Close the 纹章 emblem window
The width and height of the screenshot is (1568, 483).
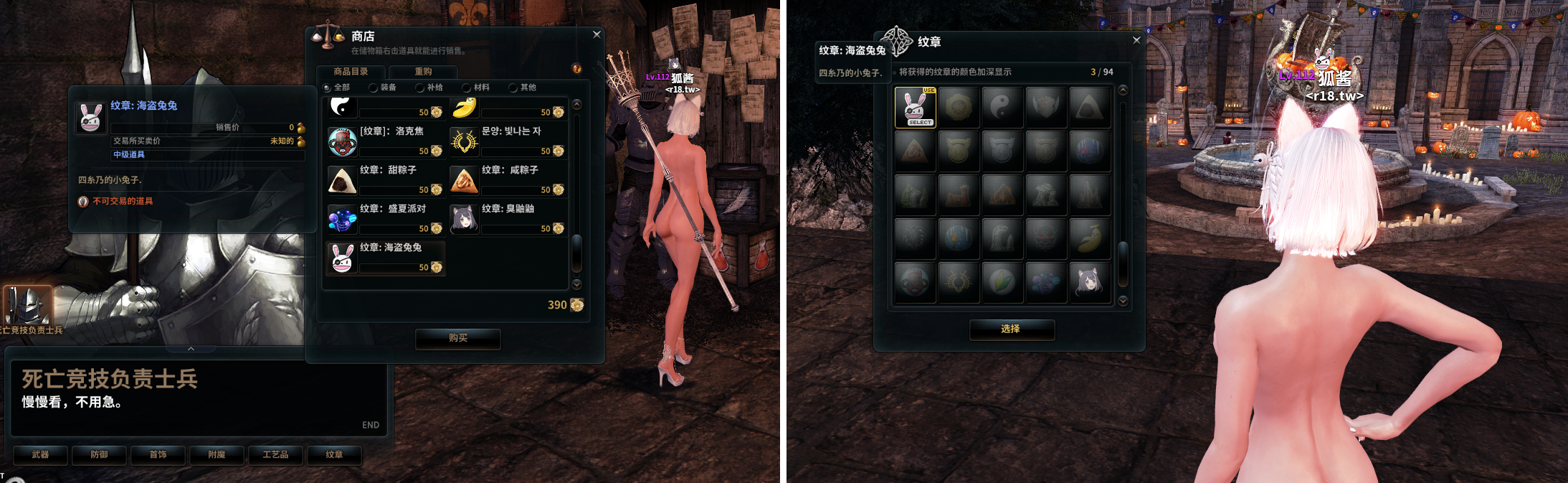(1136, 40)
